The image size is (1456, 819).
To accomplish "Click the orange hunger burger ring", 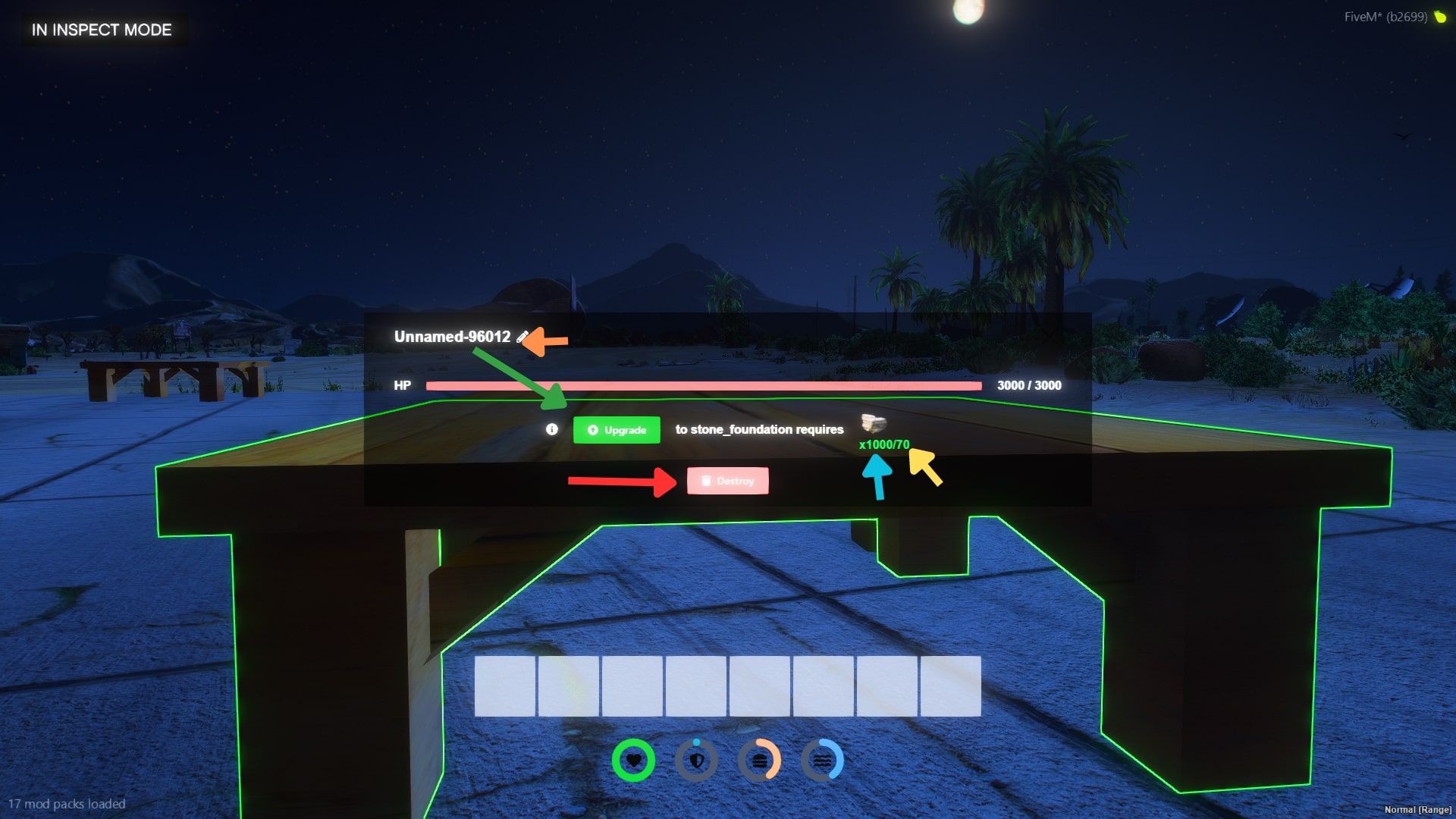I will (x=760, y=760).
